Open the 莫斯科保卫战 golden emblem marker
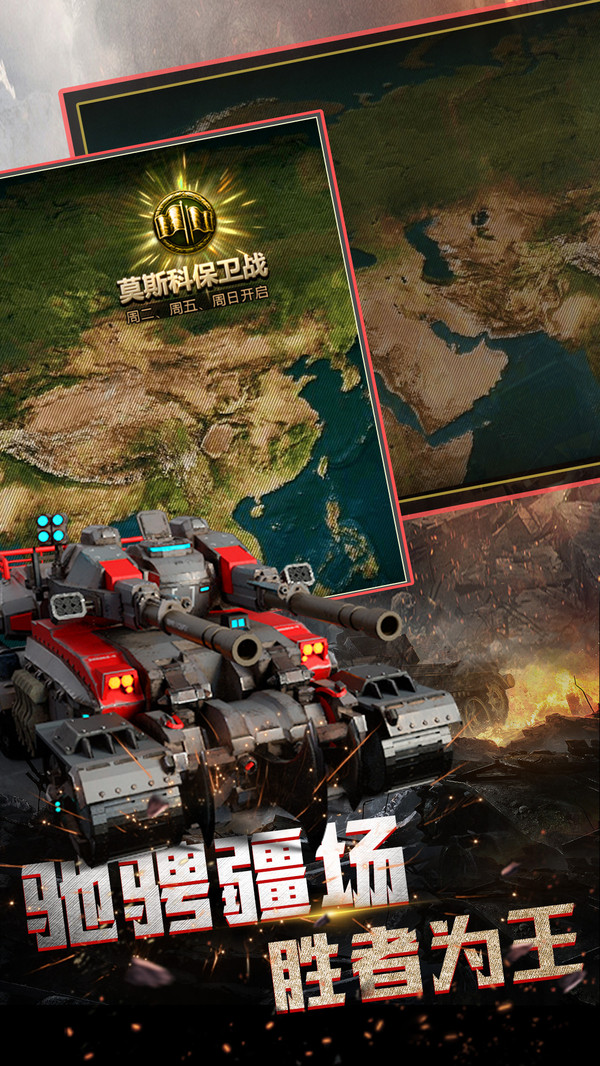Viewport: 600px width, 1066px height. (184, 219)
